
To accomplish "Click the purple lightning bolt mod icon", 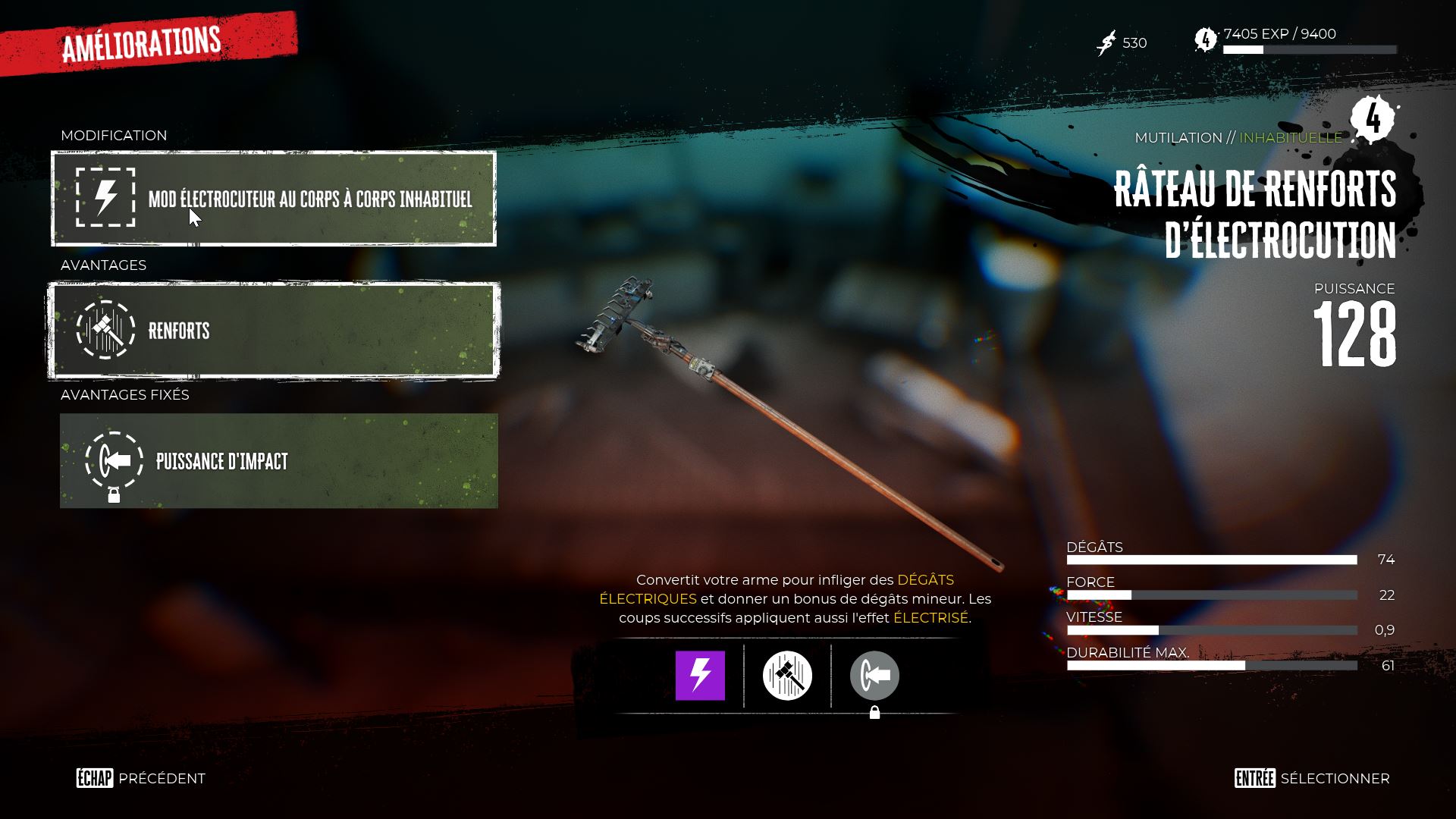I will [x=700, y=675].
